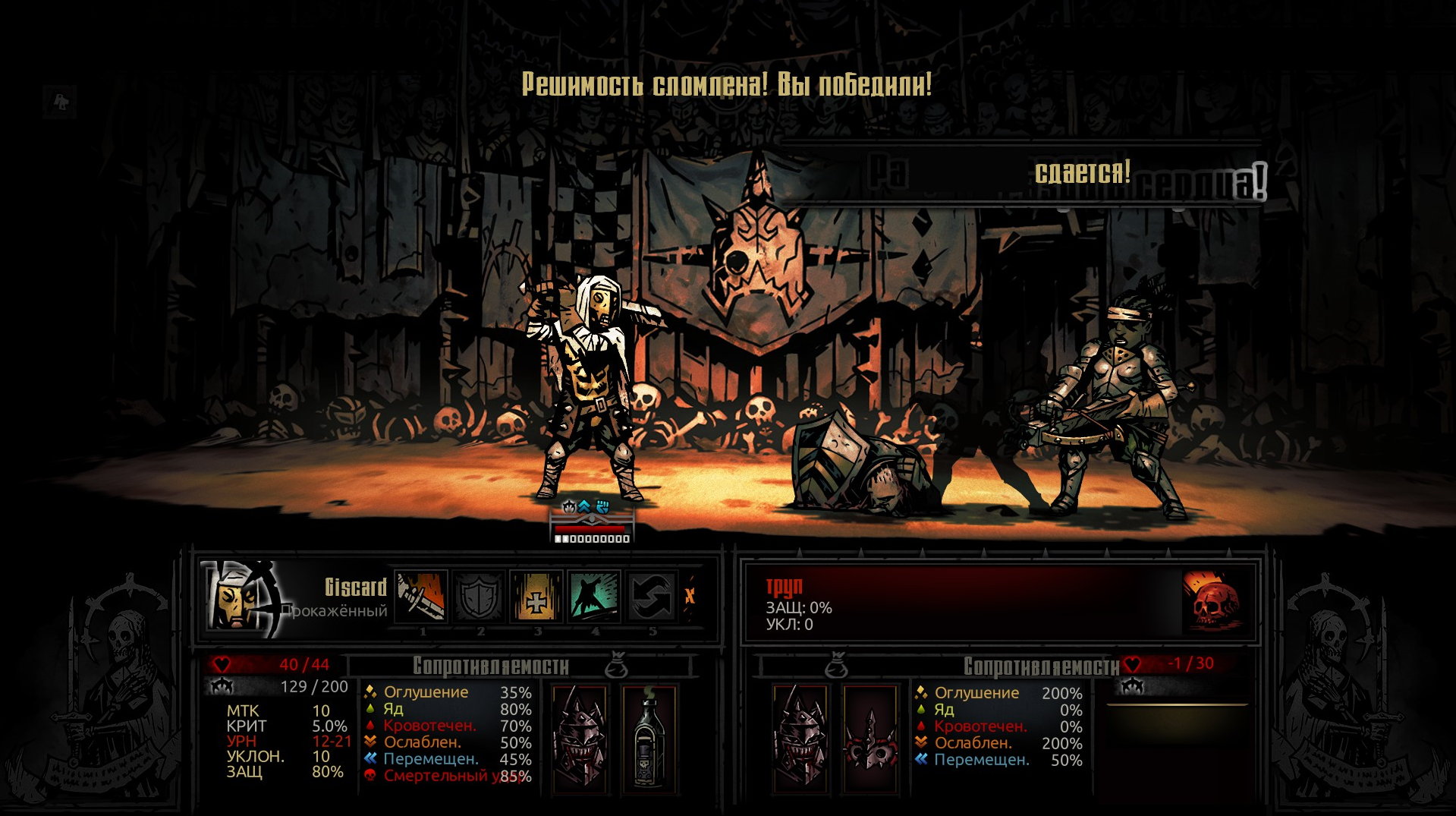This screenshot has height=816, width=1456.
Task: Activate the yellow cross skill
Action: (x=536, y=597)
